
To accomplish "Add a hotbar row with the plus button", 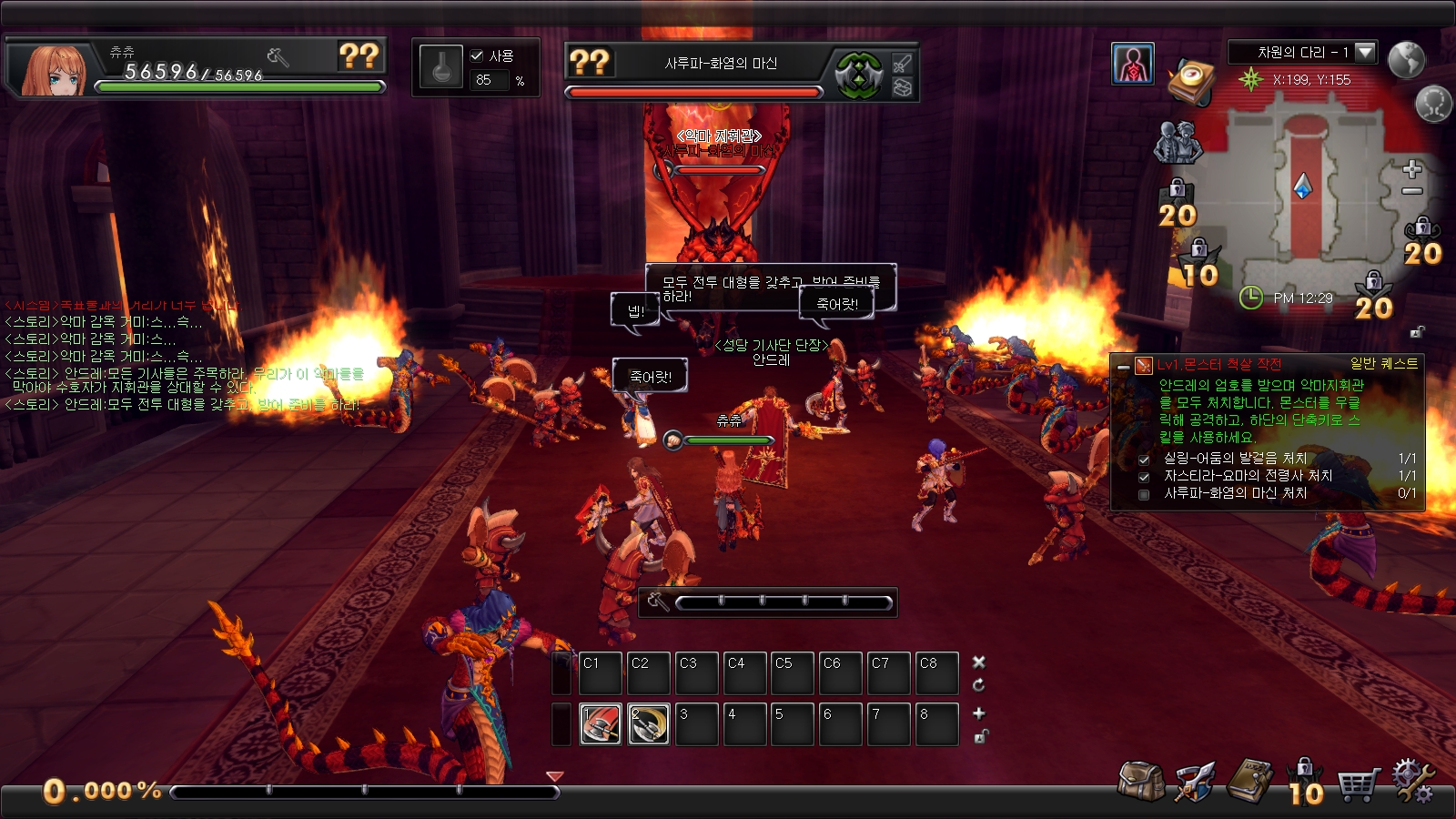I will pyautogui.click(x=979, y=713).
